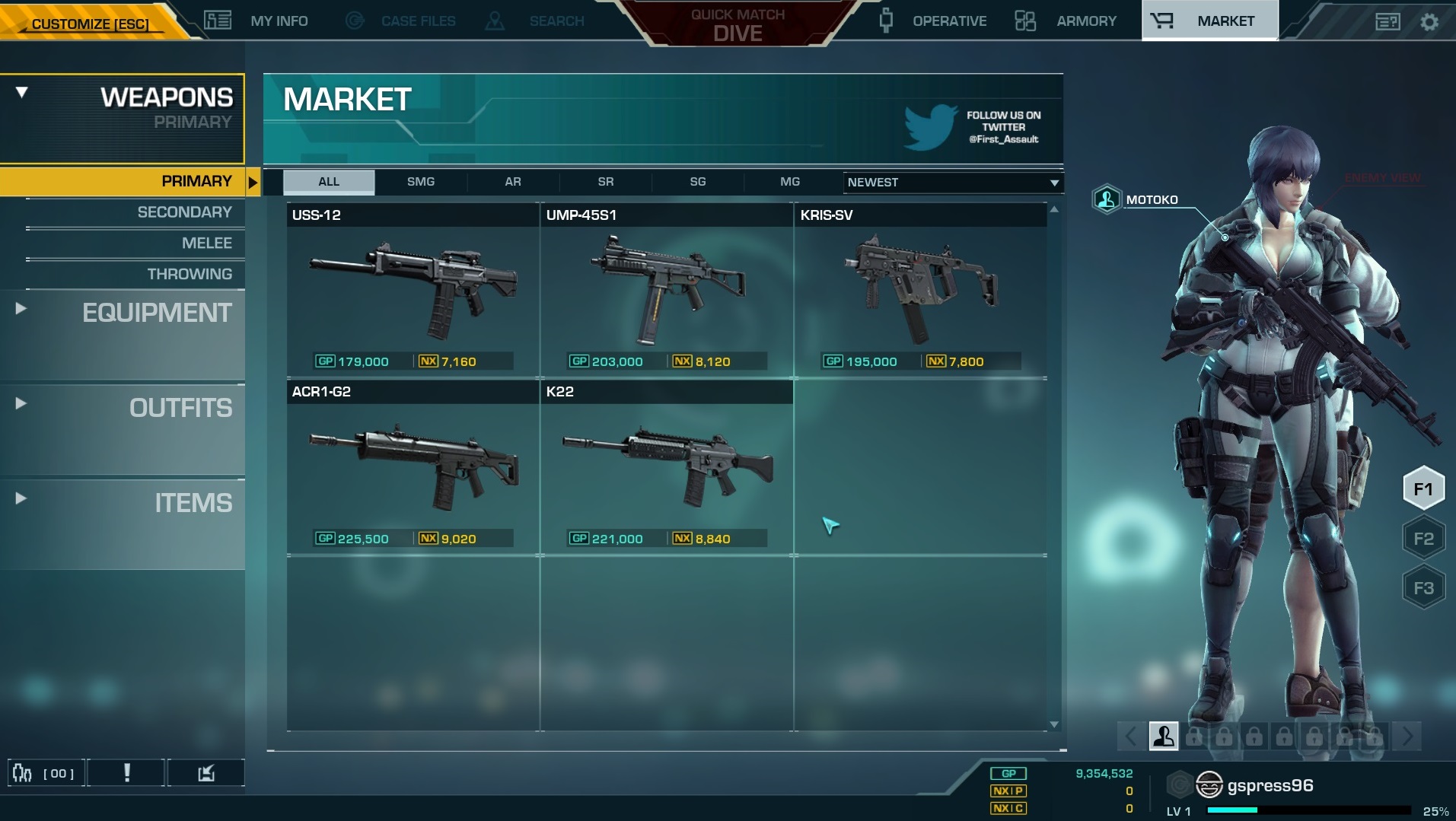Expand the Outfits section

180,408
